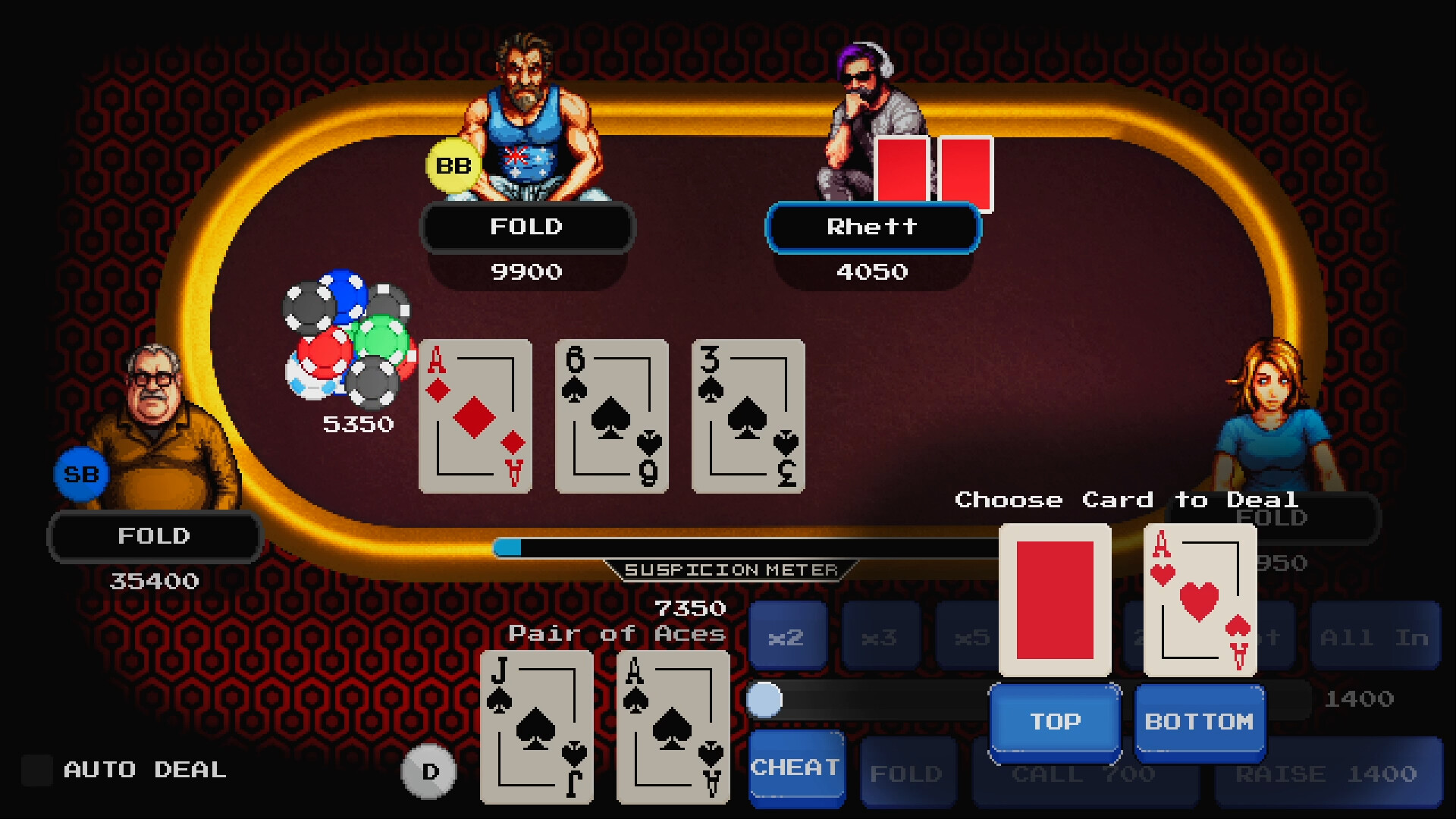Select the 3 of Spades community card
The width and height of the screenshot is (1456, 819).
coord(748,416)
